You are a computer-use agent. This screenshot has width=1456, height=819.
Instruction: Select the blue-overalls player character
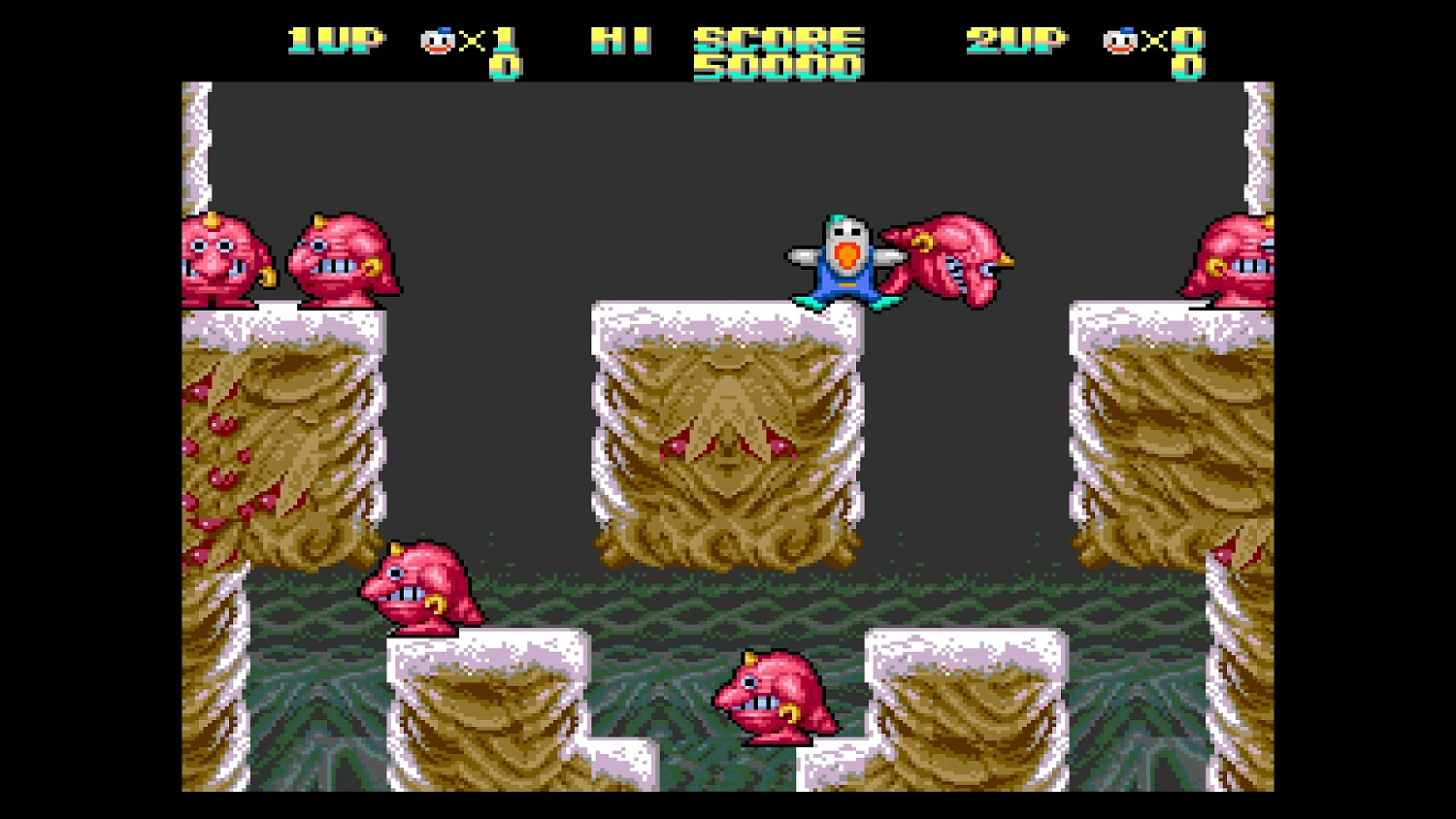click(x=844, y=257)
